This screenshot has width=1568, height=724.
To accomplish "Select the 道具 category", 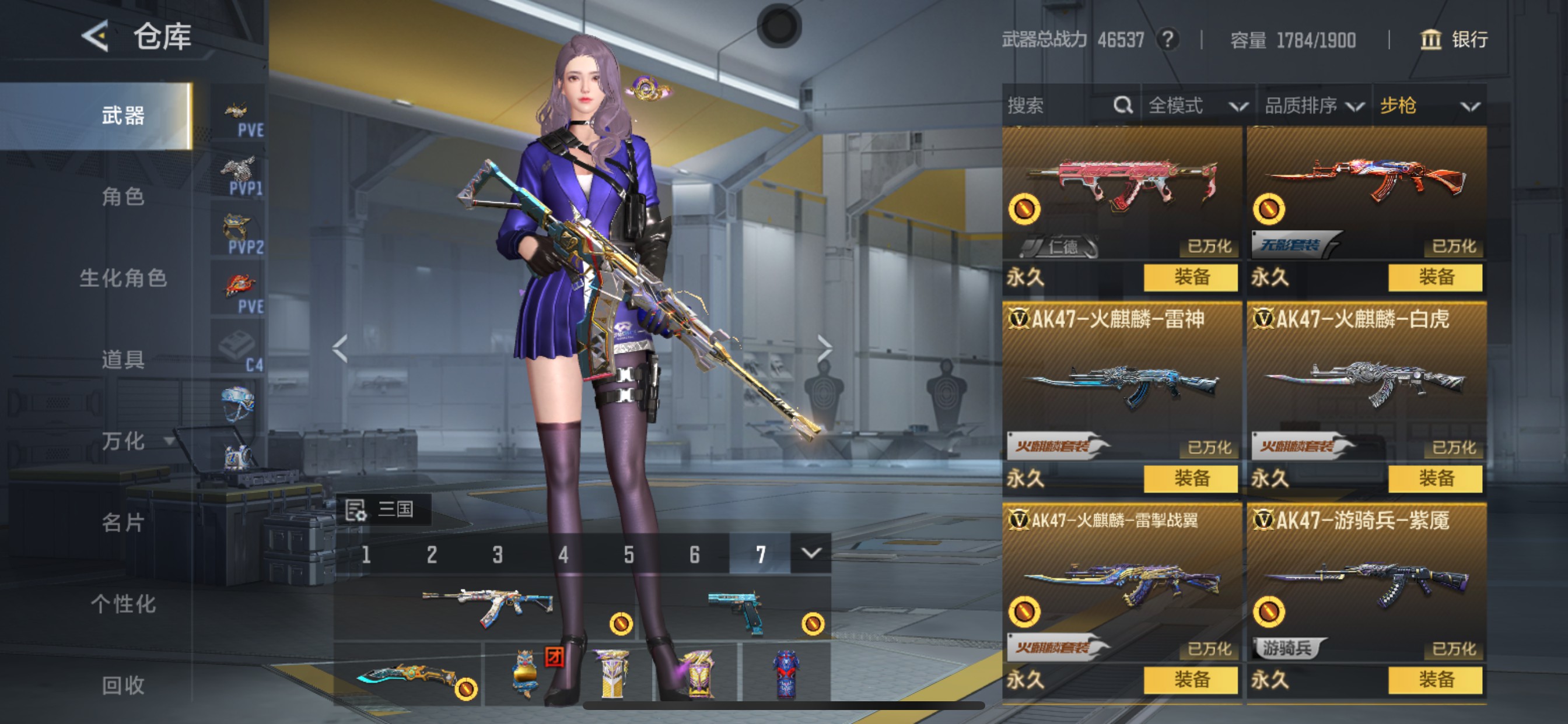I will coord(123,360).
